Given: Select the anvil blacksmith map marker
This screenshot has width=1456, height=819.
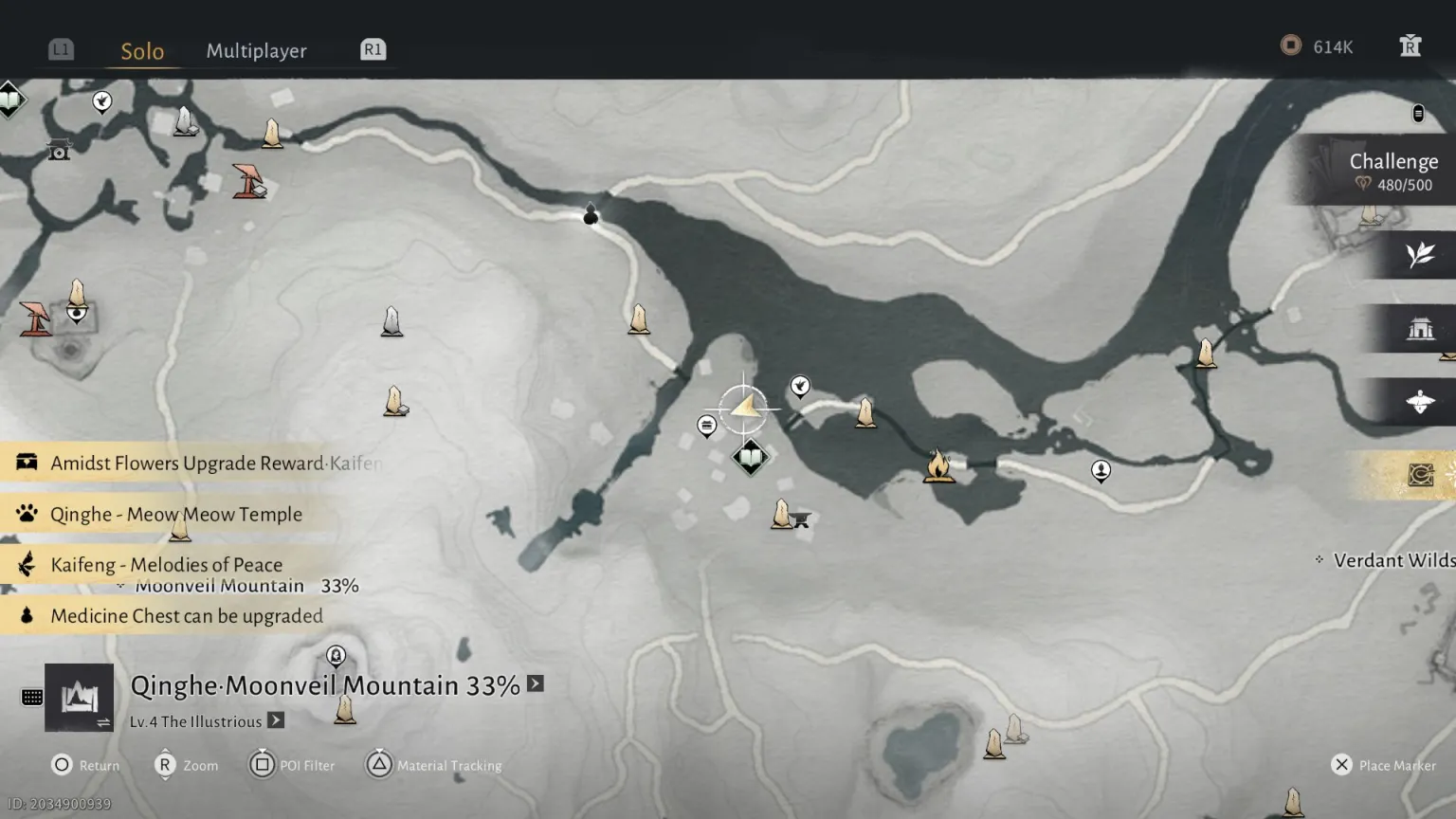Looking at the screenshot, I should pyautogui.click(x=801, y=519).
